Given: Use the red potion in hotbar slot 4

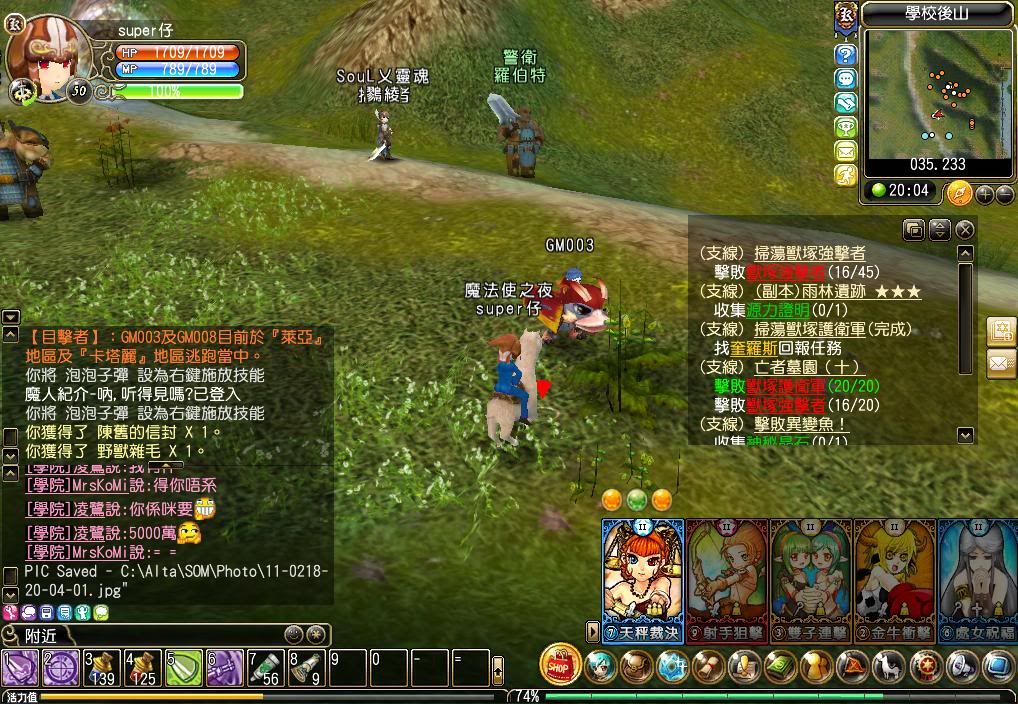Looking at the screenshot, I should [x=142, y=667].
